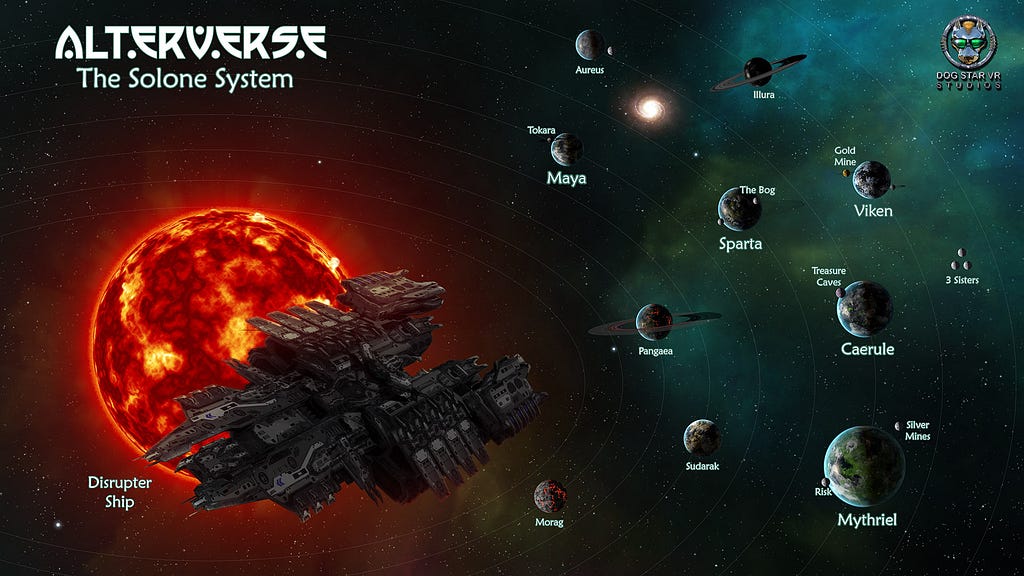Screen dimensions: 1024x576
Task: Pick the planet Aureus
Action: tap(590, 45)
